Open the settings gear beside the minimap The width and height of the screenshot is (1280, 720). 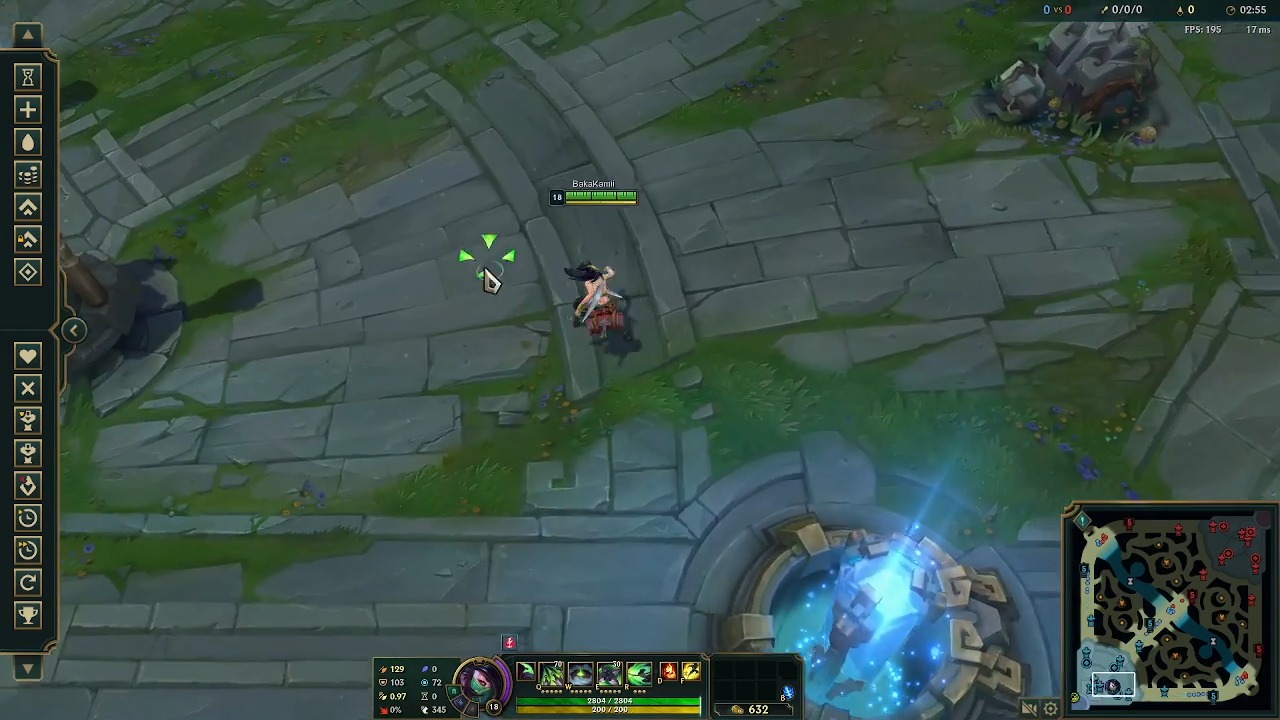[1049, 708]
